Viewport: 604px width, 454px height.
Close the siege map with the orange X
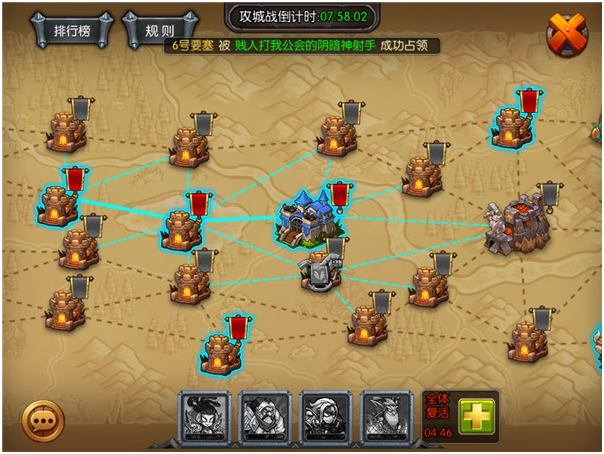[x=567, y=35]
